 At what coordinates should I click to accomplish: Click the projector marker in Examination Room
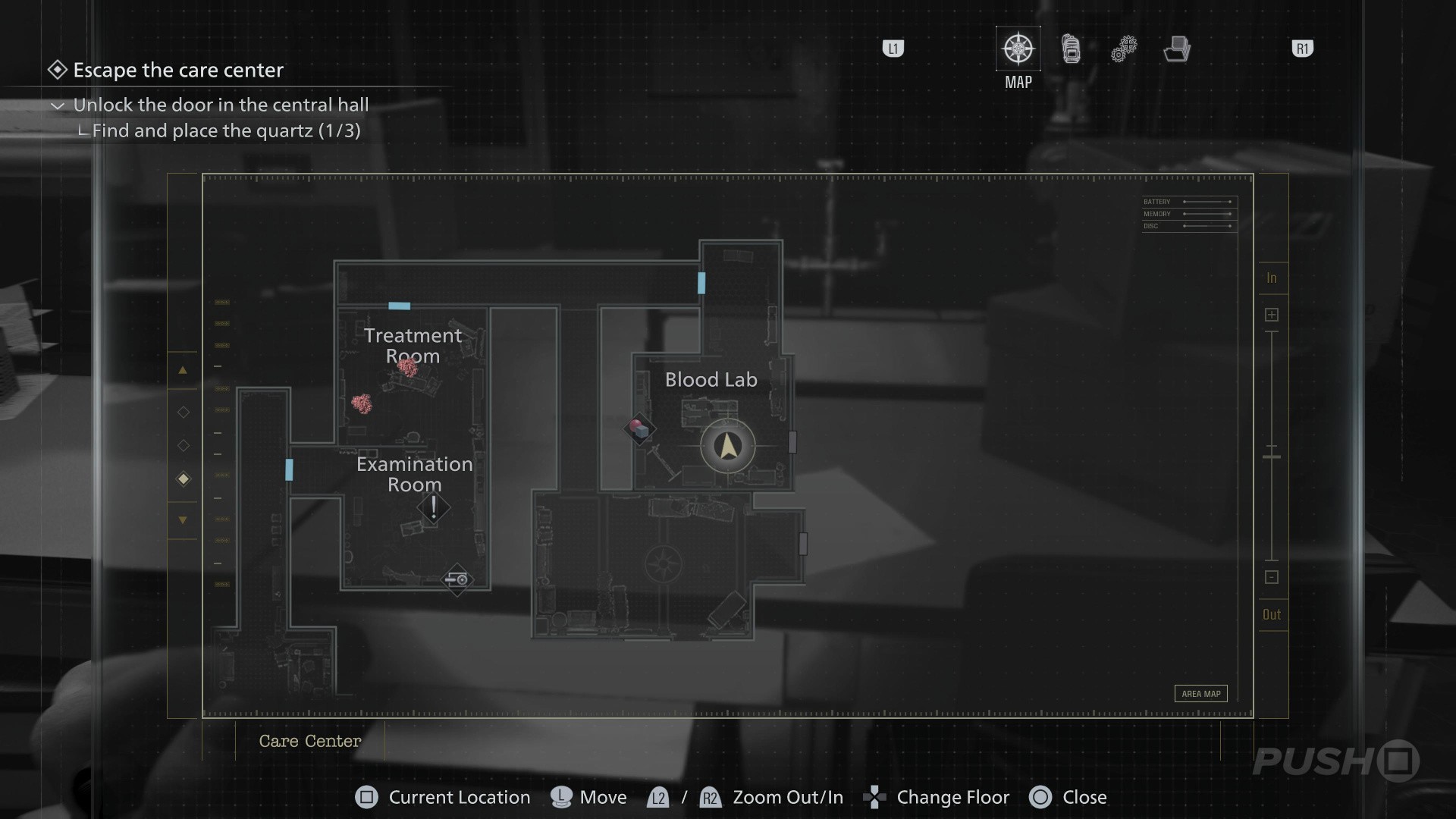457,580
